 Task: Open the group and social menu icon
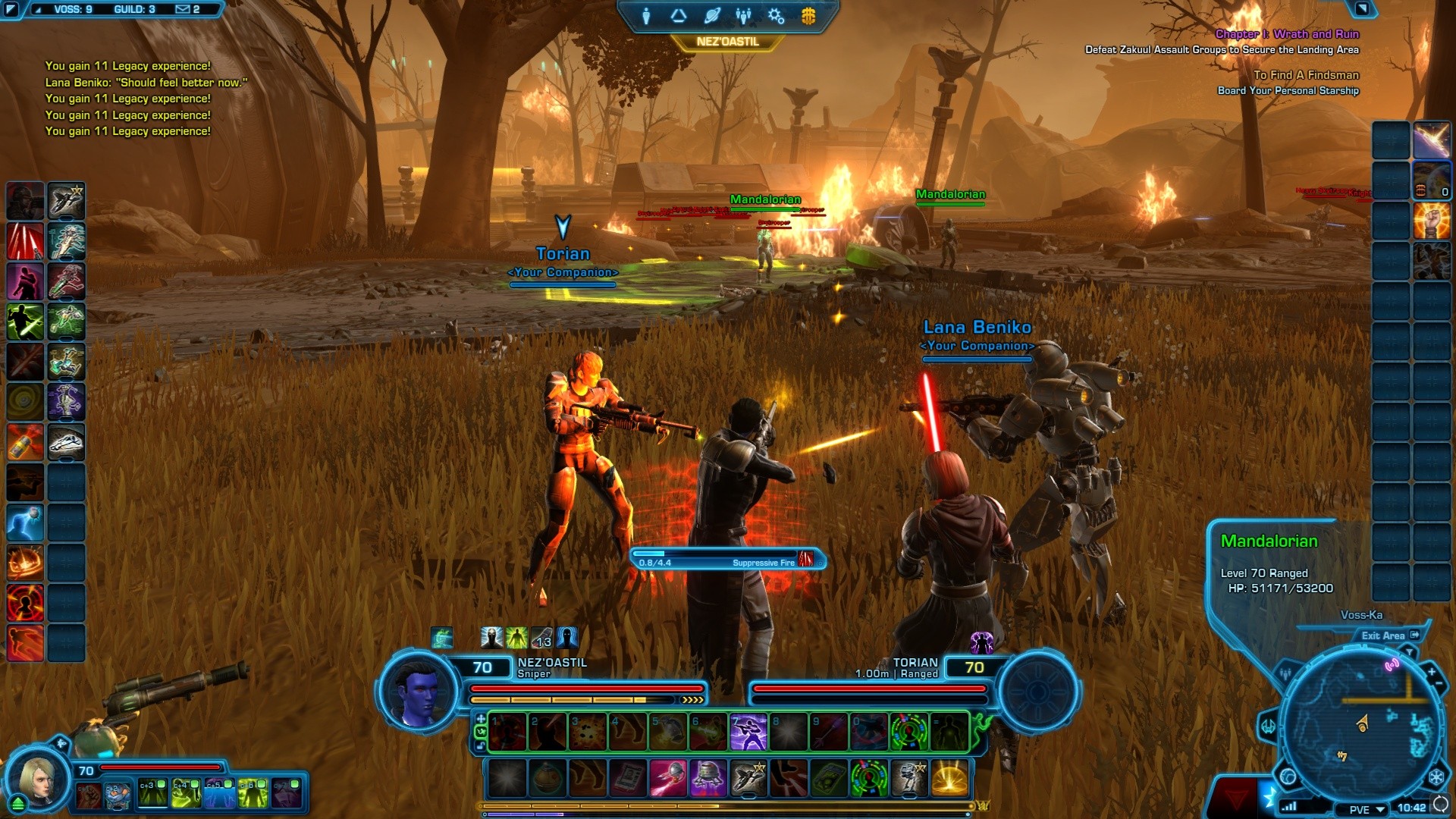coord(743,16)
